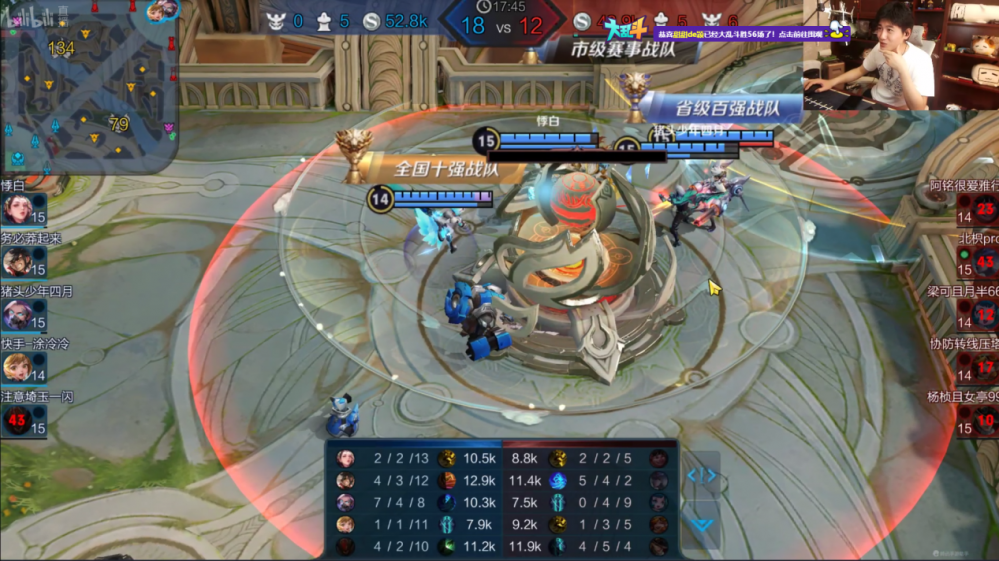The height and width of the screenshot is (561, 999).
Task: Open the minimap
Action: tap(88, 87)
